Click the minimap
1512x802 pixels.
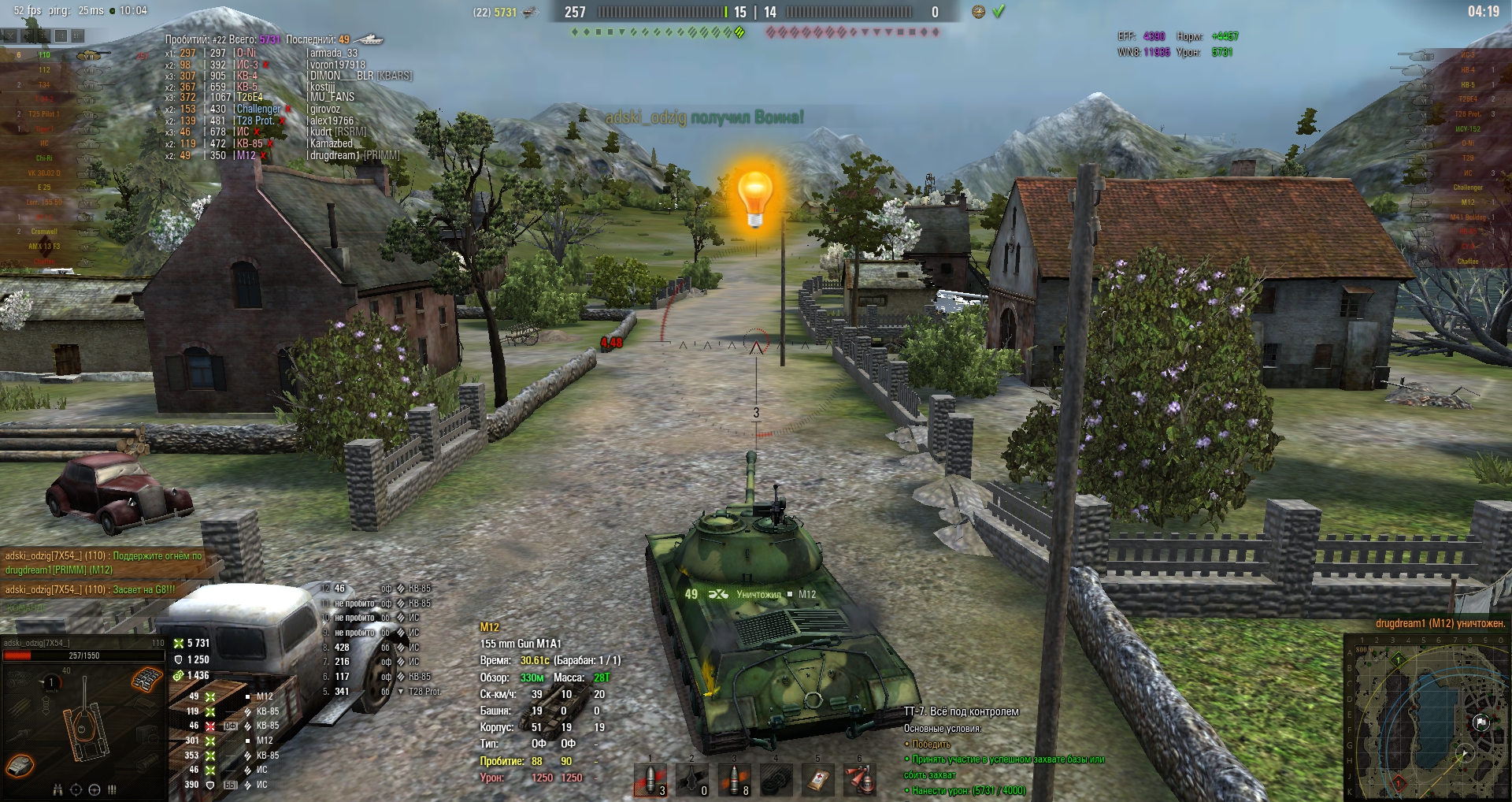pos(1427,718)
